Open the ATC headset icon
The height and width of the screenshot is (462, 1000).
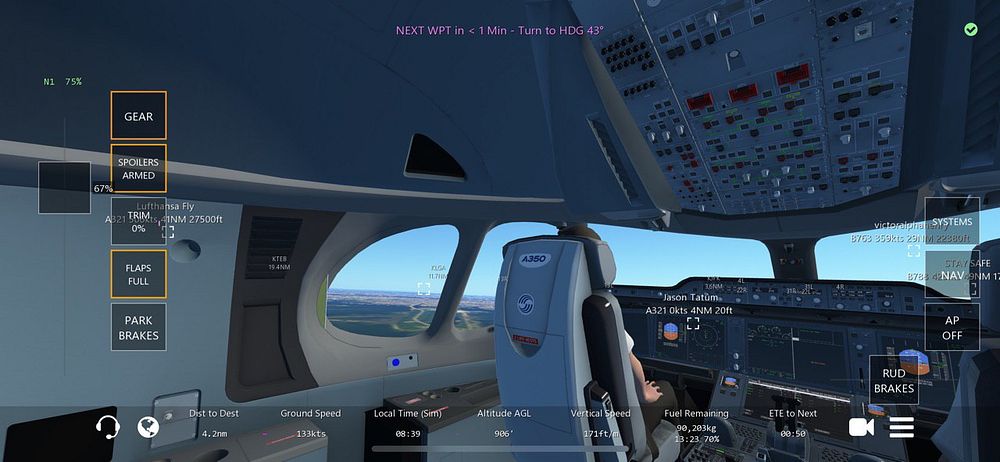107,428
